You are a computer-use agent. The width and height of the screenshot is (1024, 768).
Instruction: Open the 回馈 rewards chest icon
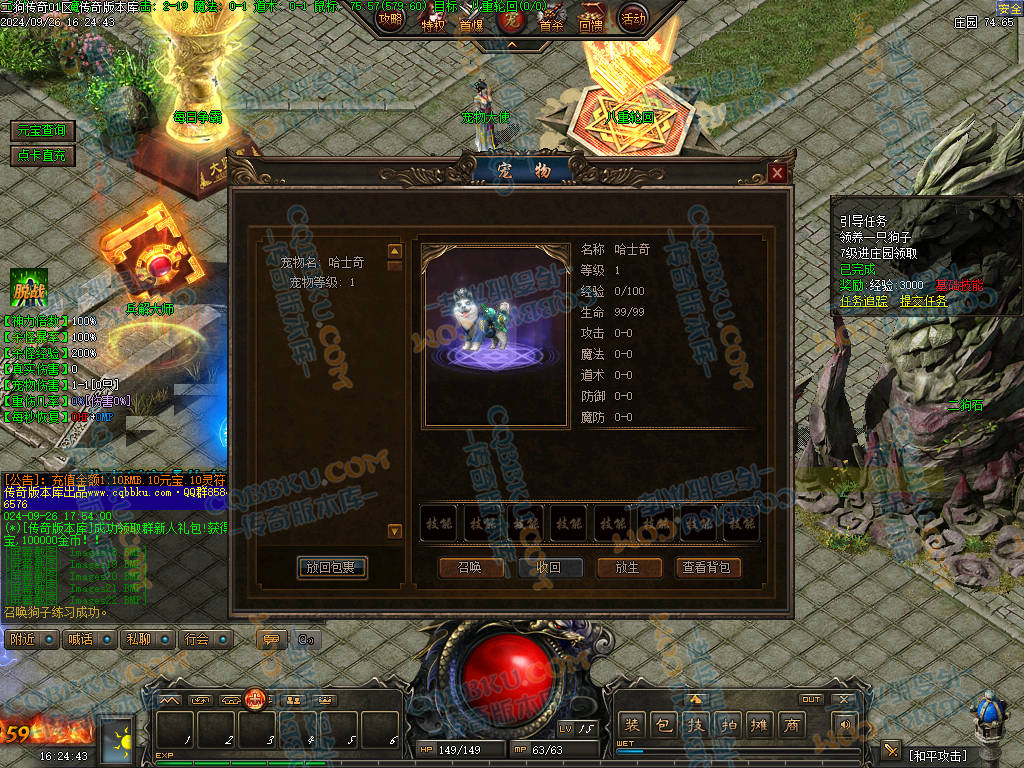tap(591, 20)
